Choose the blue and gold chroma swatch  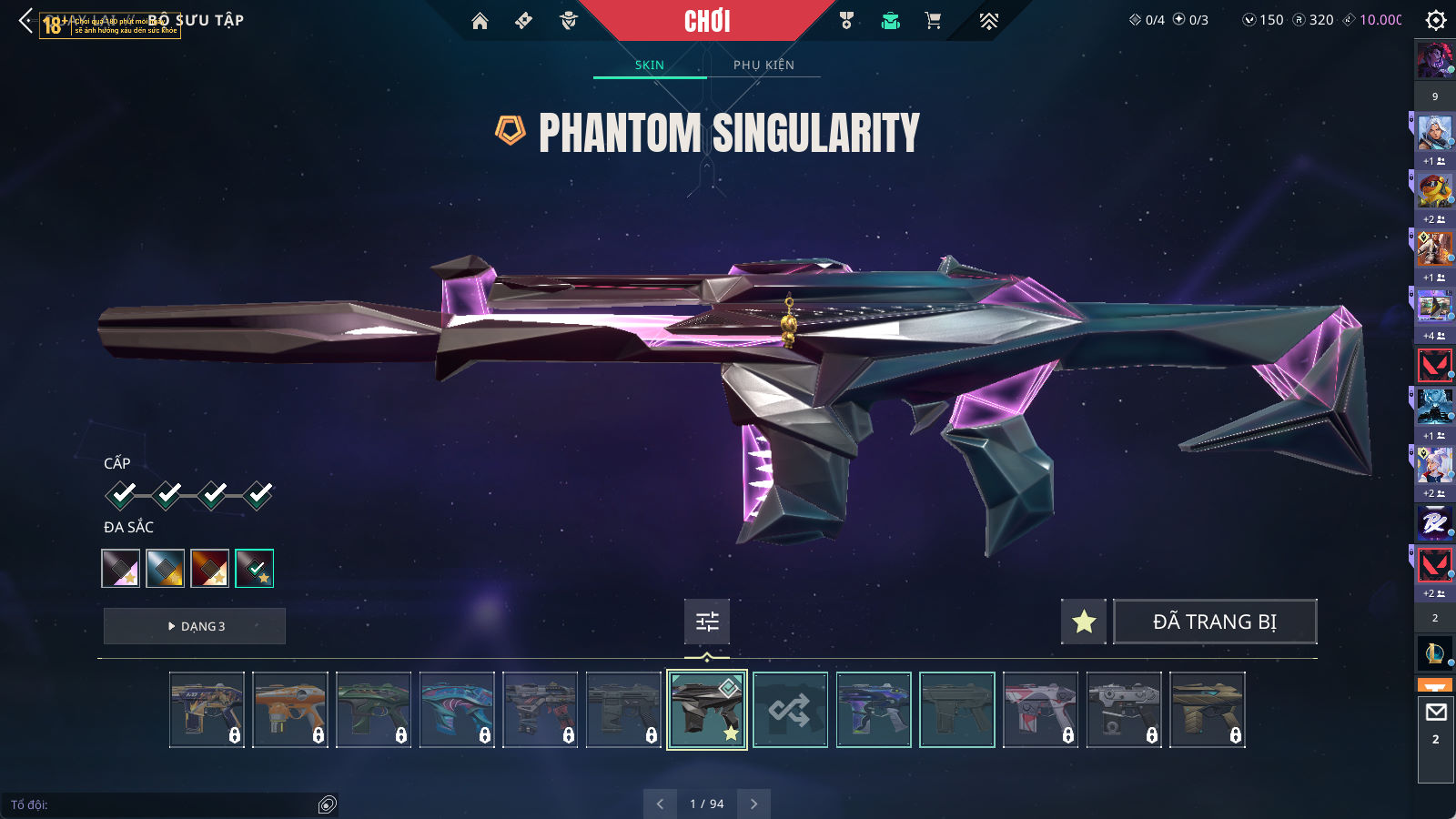(x=166, y=568)
